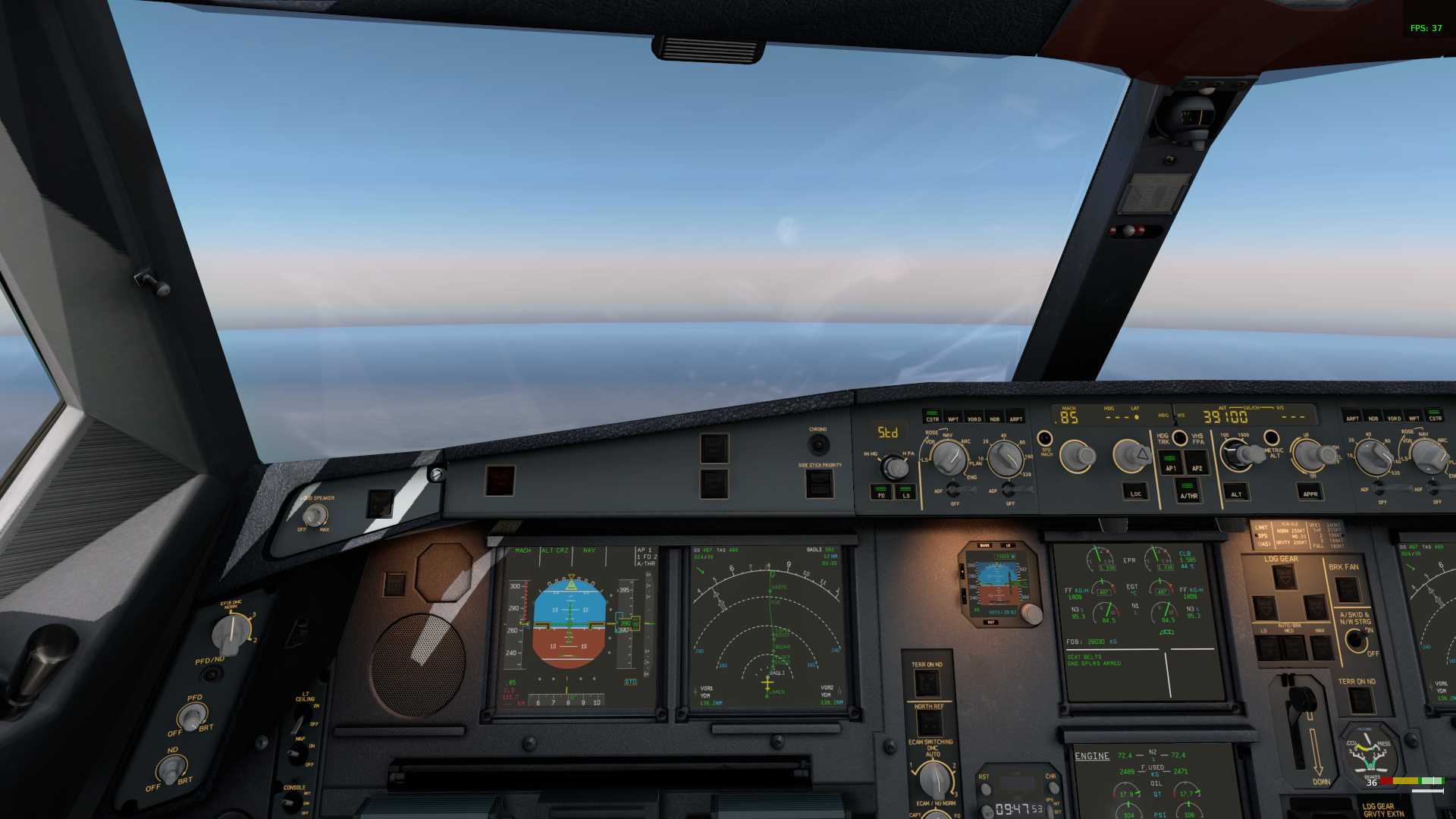Toggle the NORTH REF button
1456x819 pixels.
point(929,723)
